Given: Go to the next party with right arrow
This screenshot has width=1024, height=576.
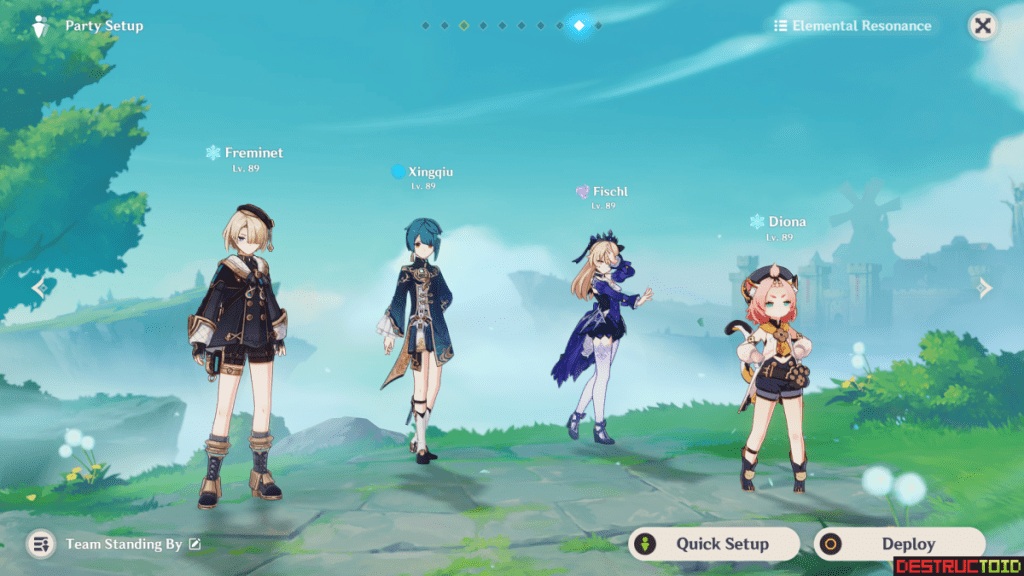Looking at the screenshot, I should pos(985,288).
